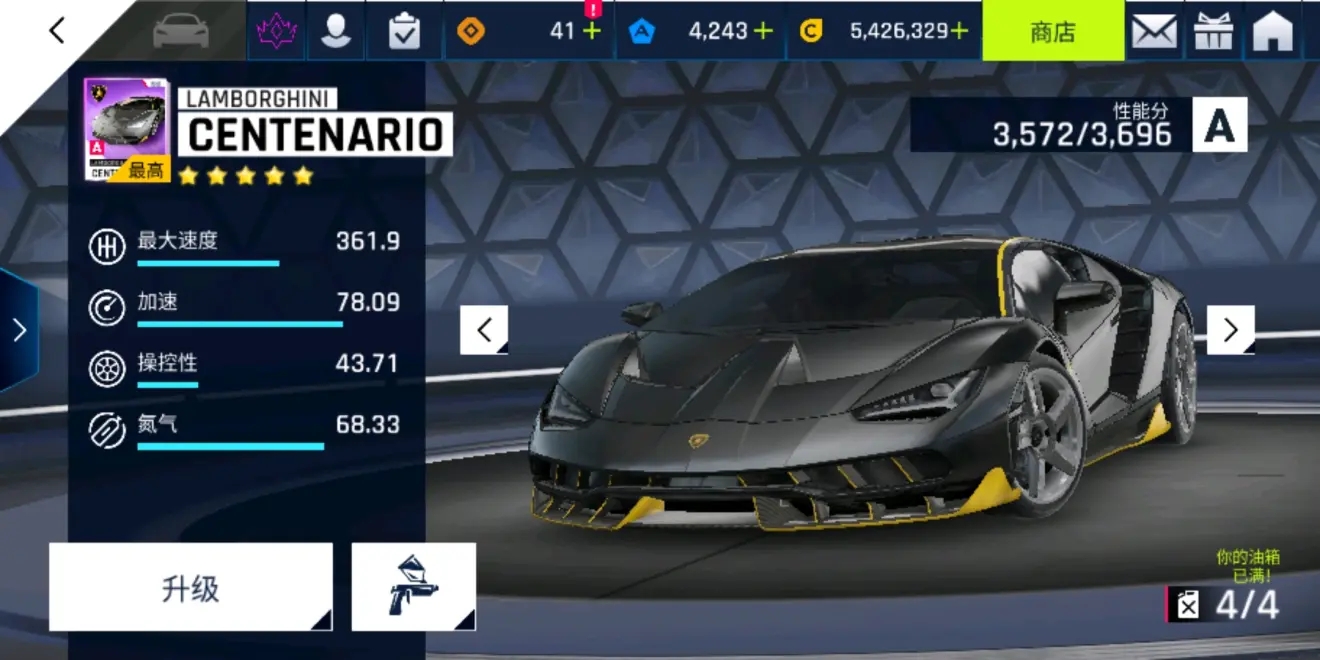Open the garage car icon tab

(x=181, y=31)
